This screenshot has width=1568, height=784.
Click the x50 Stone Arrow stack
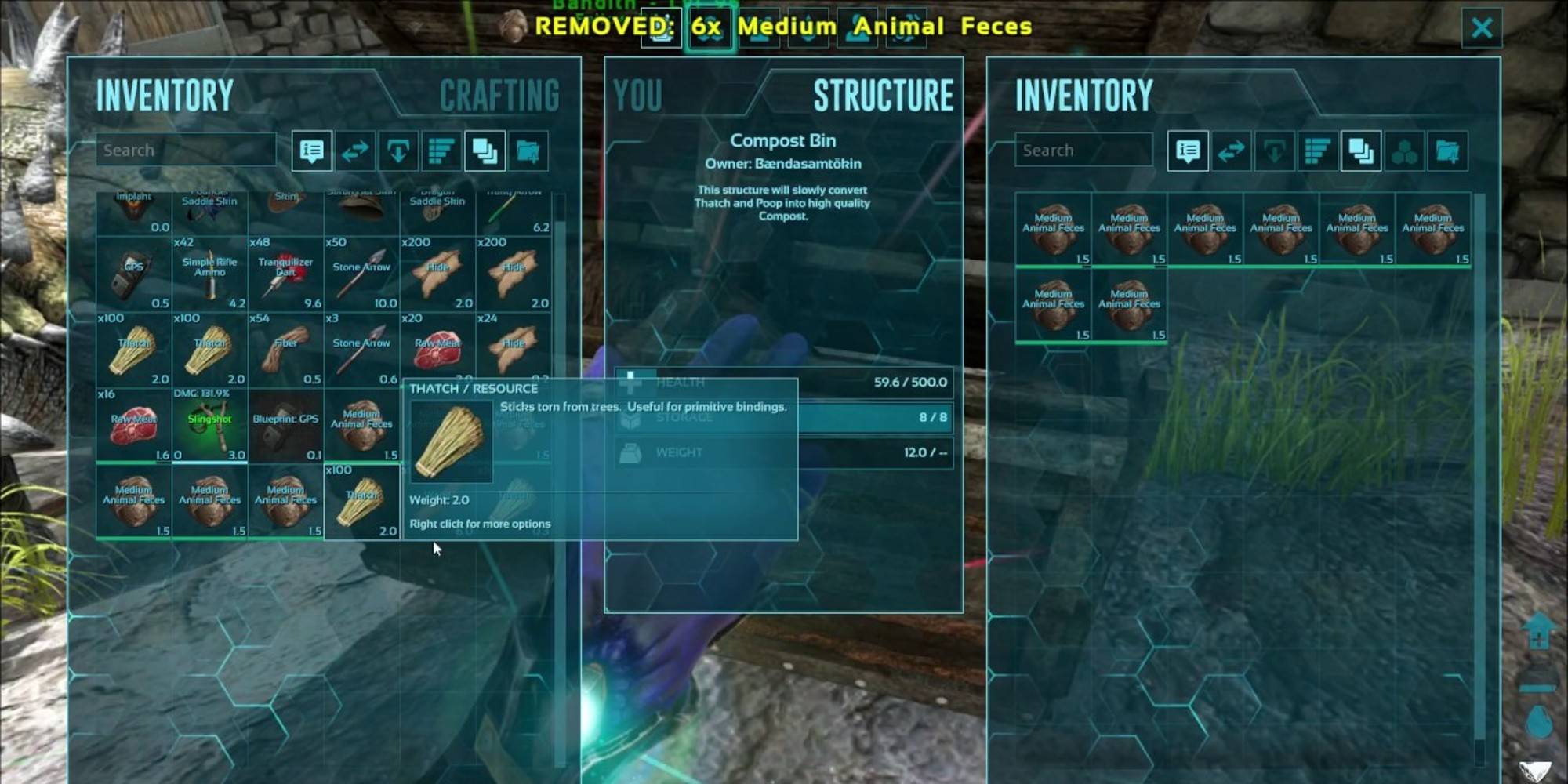[x=361, y=274]
